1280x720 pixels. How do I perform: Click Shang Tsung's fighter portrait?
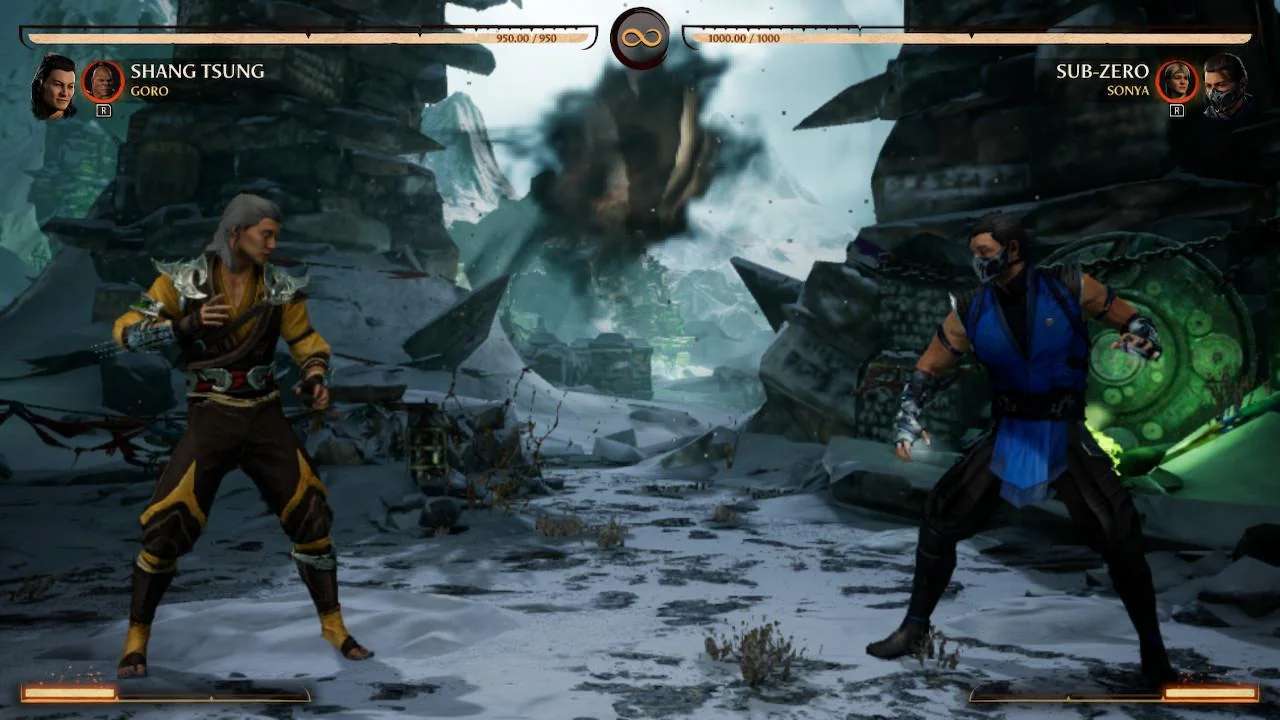tap(54, 86)
